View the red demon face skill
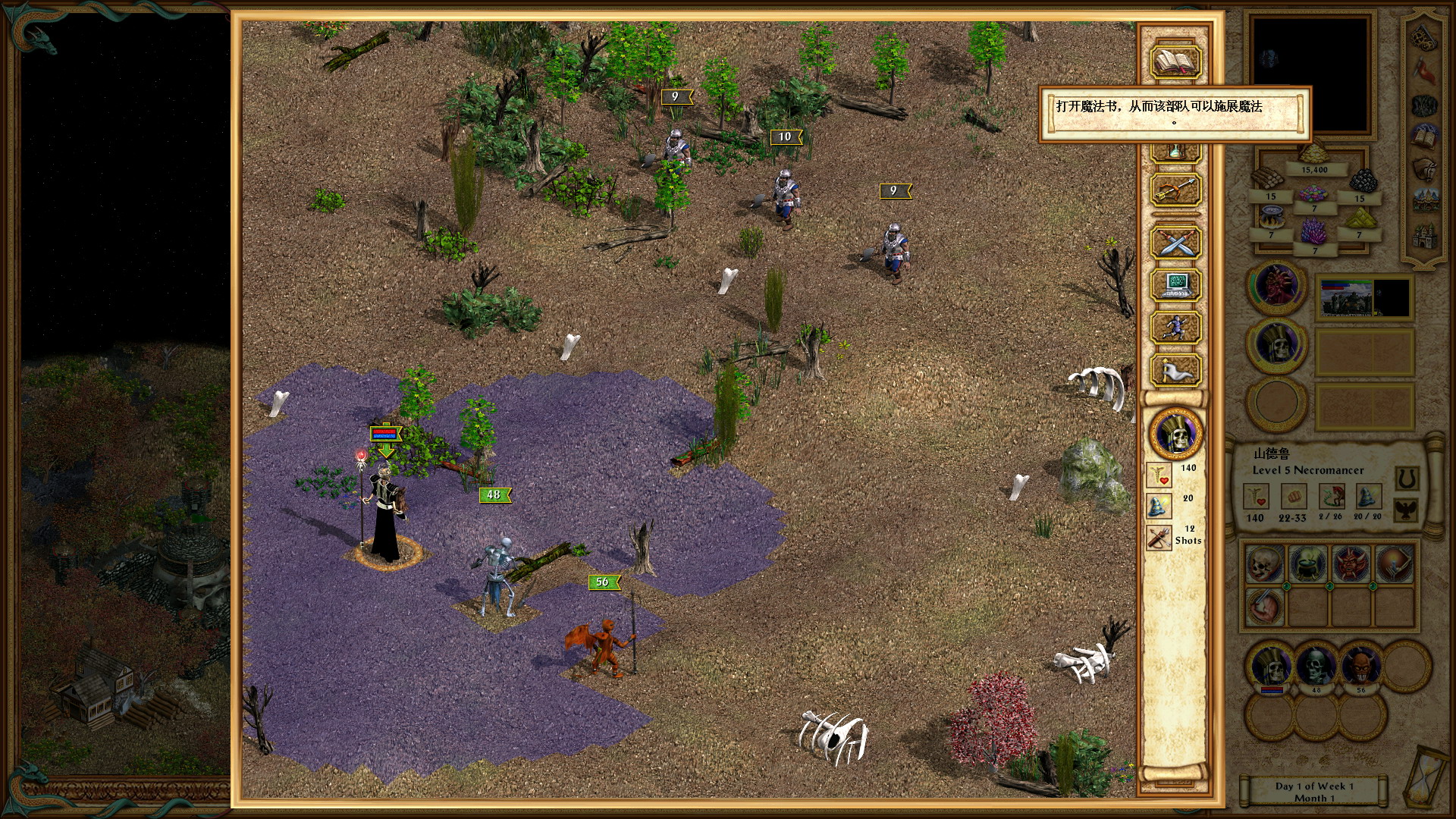Viewport: 1456px width, 819px height. [1351, 565]
